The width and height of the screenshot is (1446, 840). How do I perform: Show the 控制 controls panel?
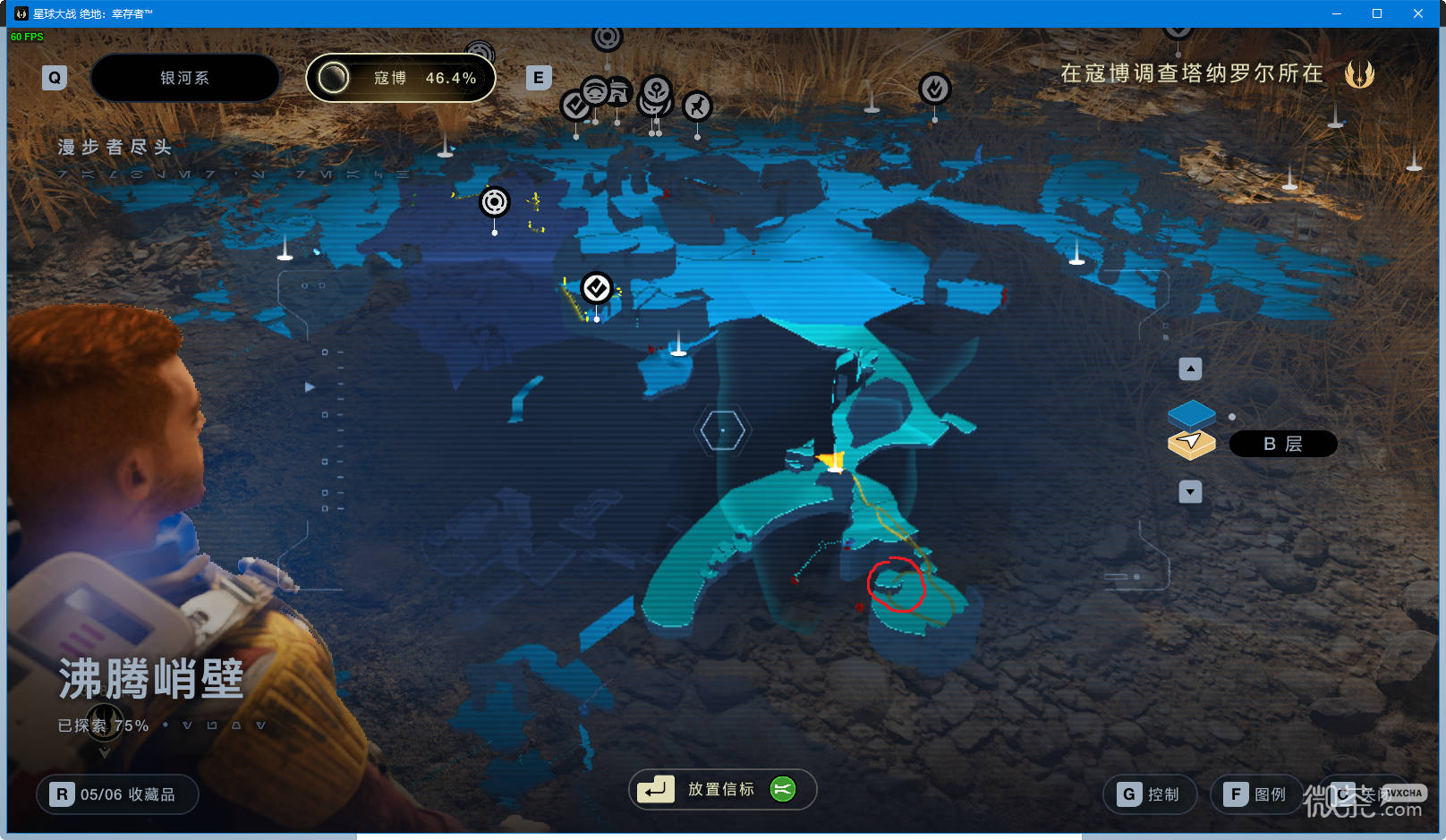point(1151,794)
